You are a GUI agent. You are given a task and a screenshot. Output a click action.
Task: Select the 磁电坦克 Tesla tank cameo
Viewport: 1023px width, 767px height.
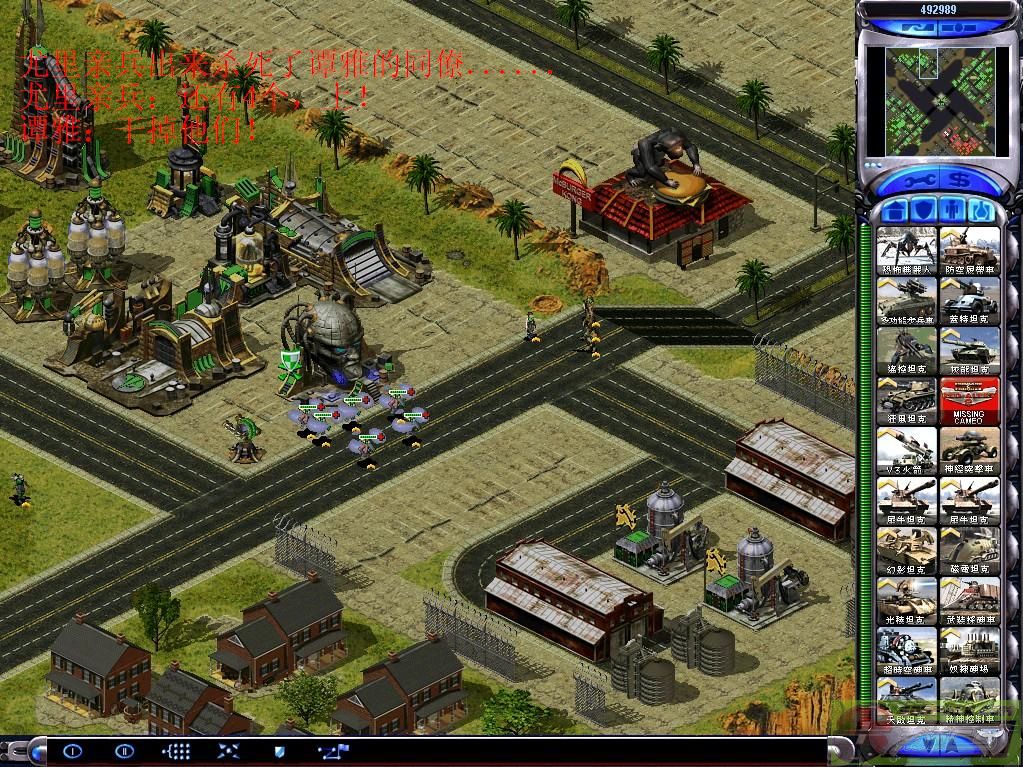(969, 550)
